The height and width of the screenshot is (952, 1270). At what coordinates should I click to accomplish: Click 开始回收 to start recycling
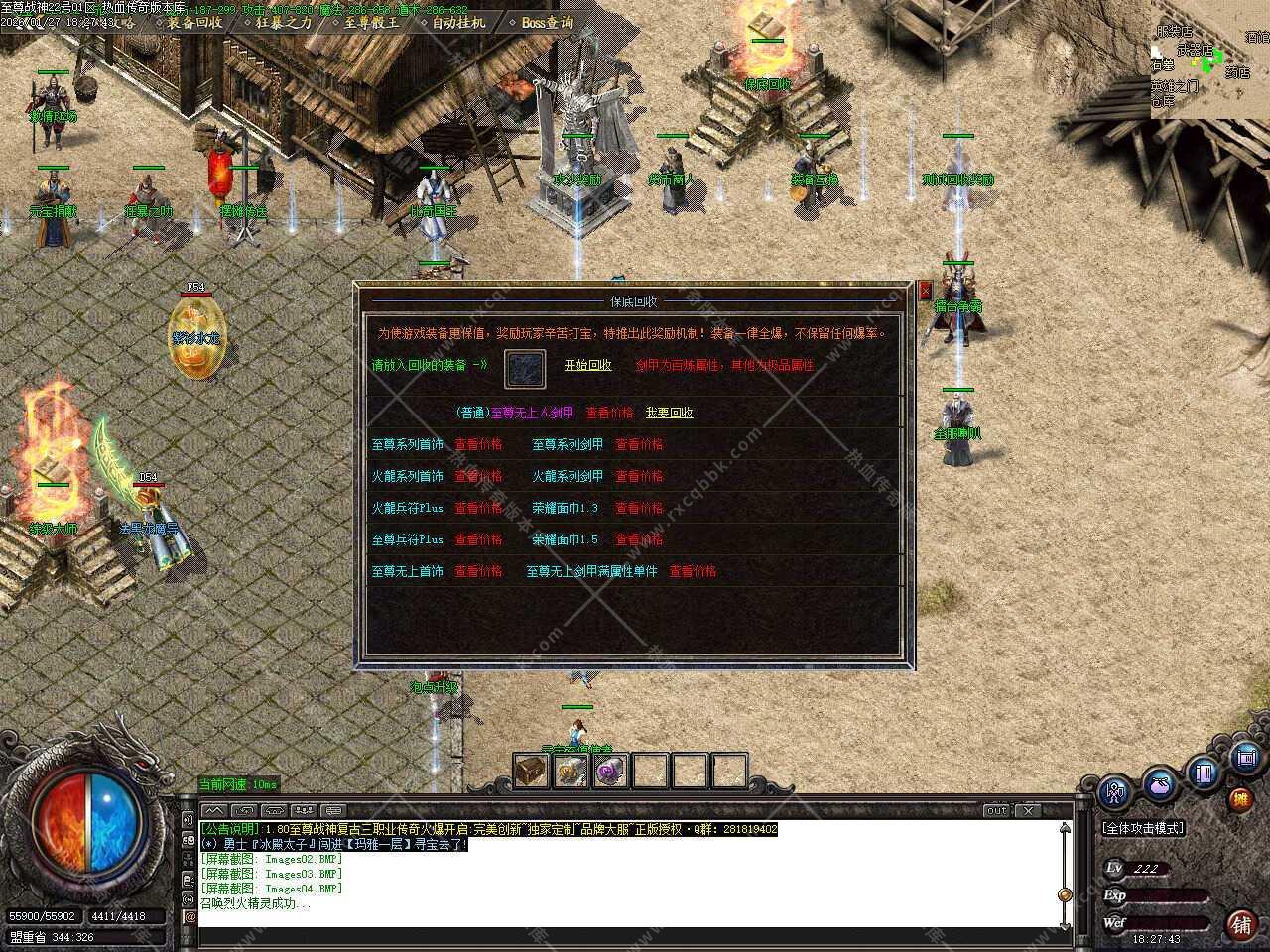pos(587,365)
